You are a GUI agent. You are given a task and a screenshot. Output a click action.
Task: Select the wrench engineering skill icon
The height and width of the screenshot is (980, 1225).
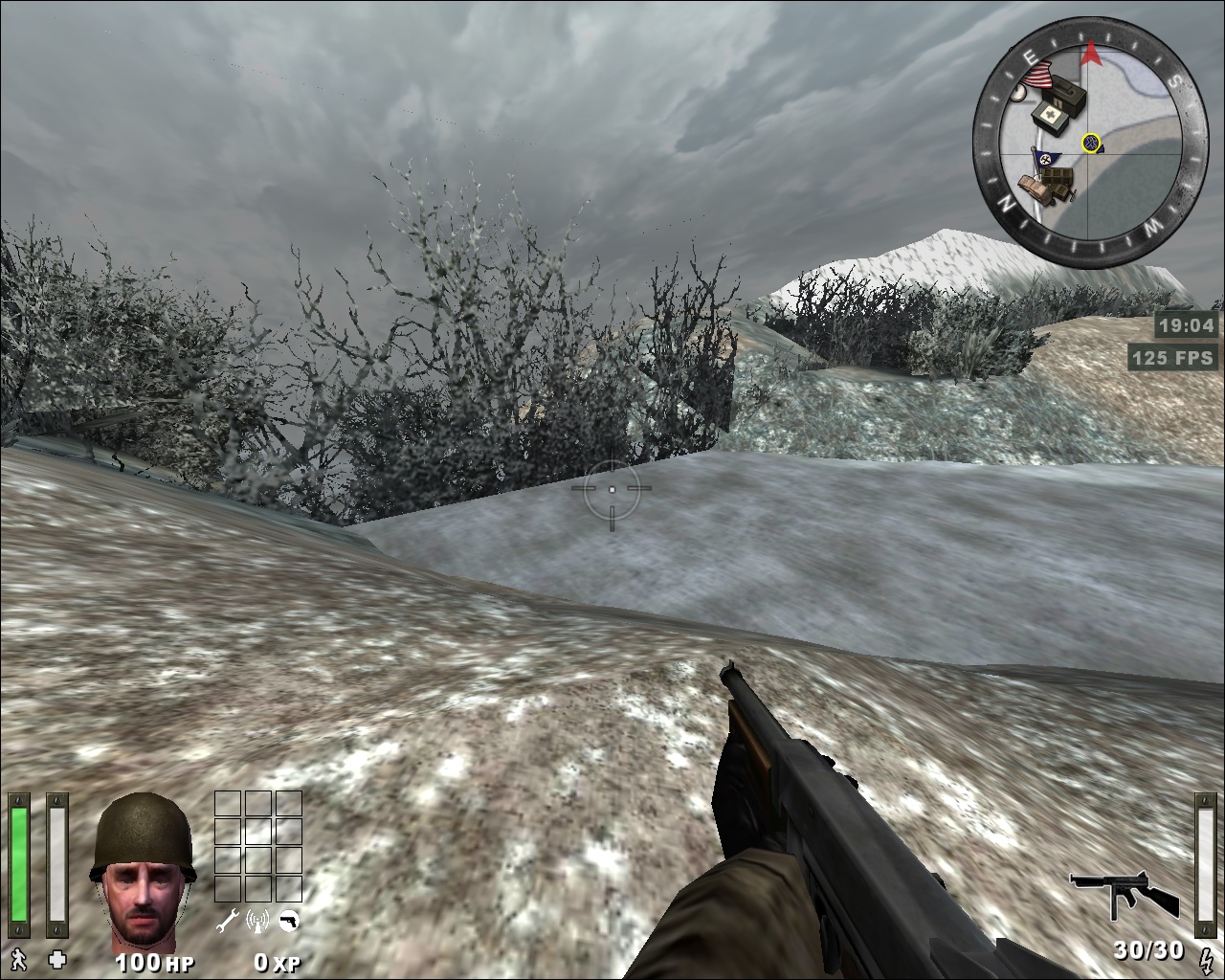pos(228,921)
